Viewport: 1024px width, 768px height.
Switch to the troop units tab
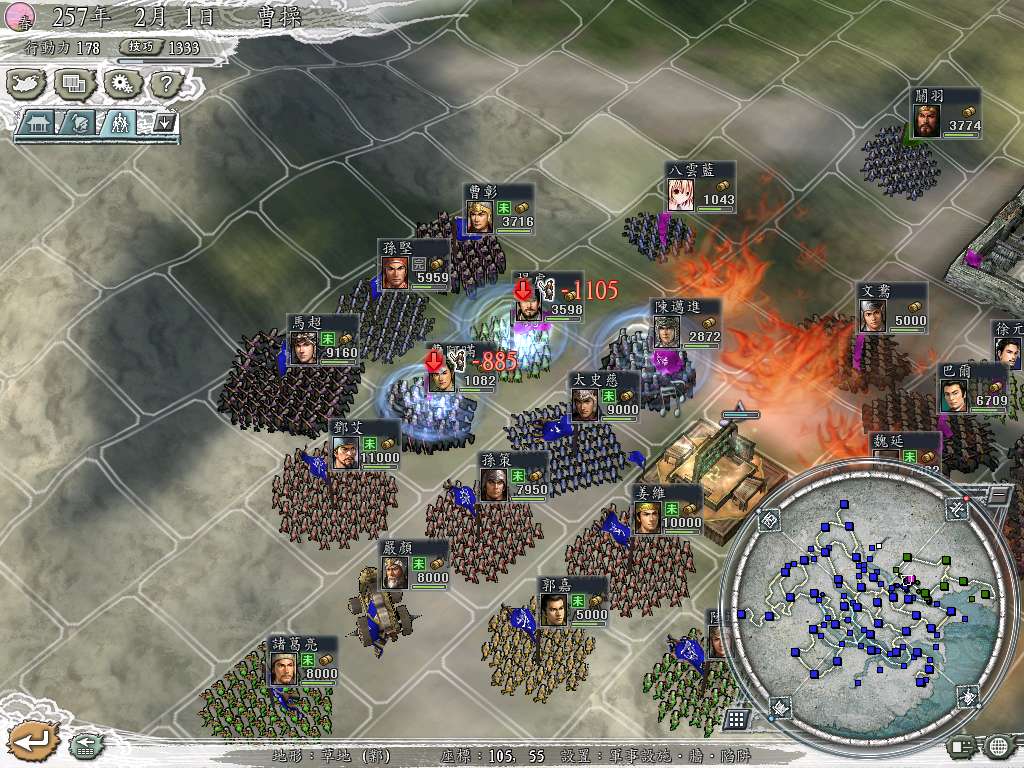click(x=118, y=123)
